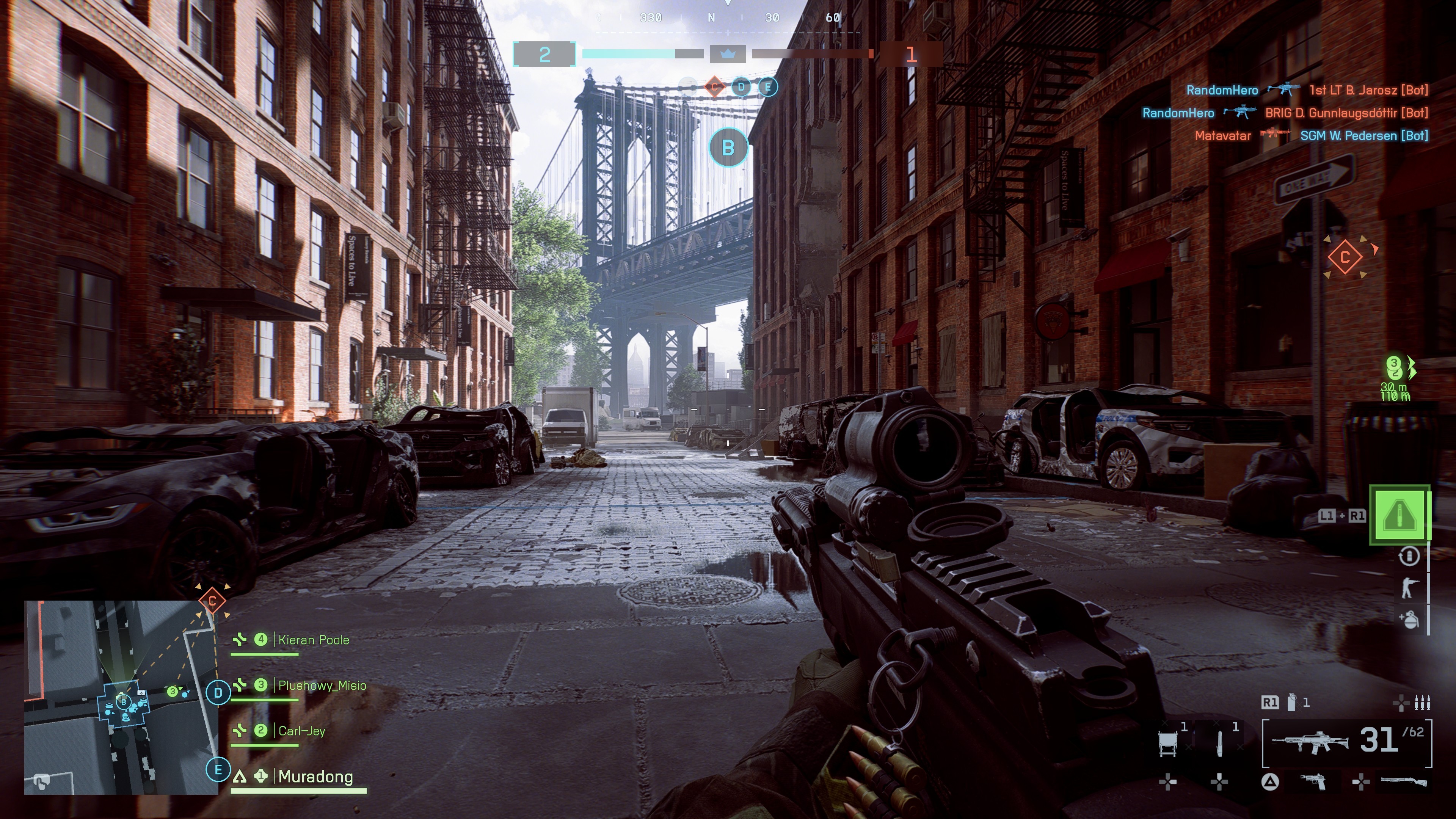The height and width of the screenshot is (819, 1456).
Task: Activate the green specialist ability icon
Action: coord(1400,515)
